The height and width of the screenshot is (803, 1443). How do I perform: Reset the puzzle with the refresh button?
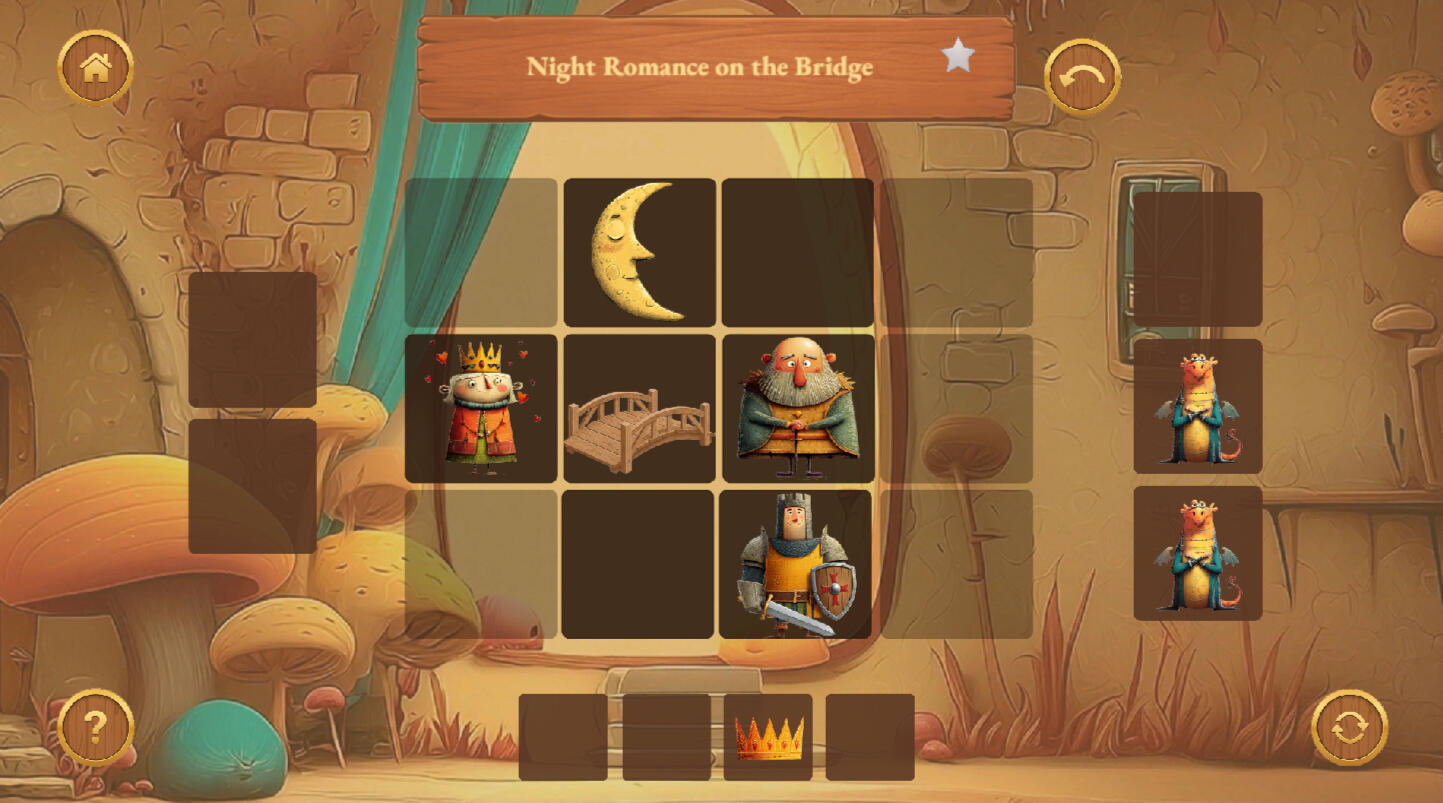click(x=1349, y=727)
